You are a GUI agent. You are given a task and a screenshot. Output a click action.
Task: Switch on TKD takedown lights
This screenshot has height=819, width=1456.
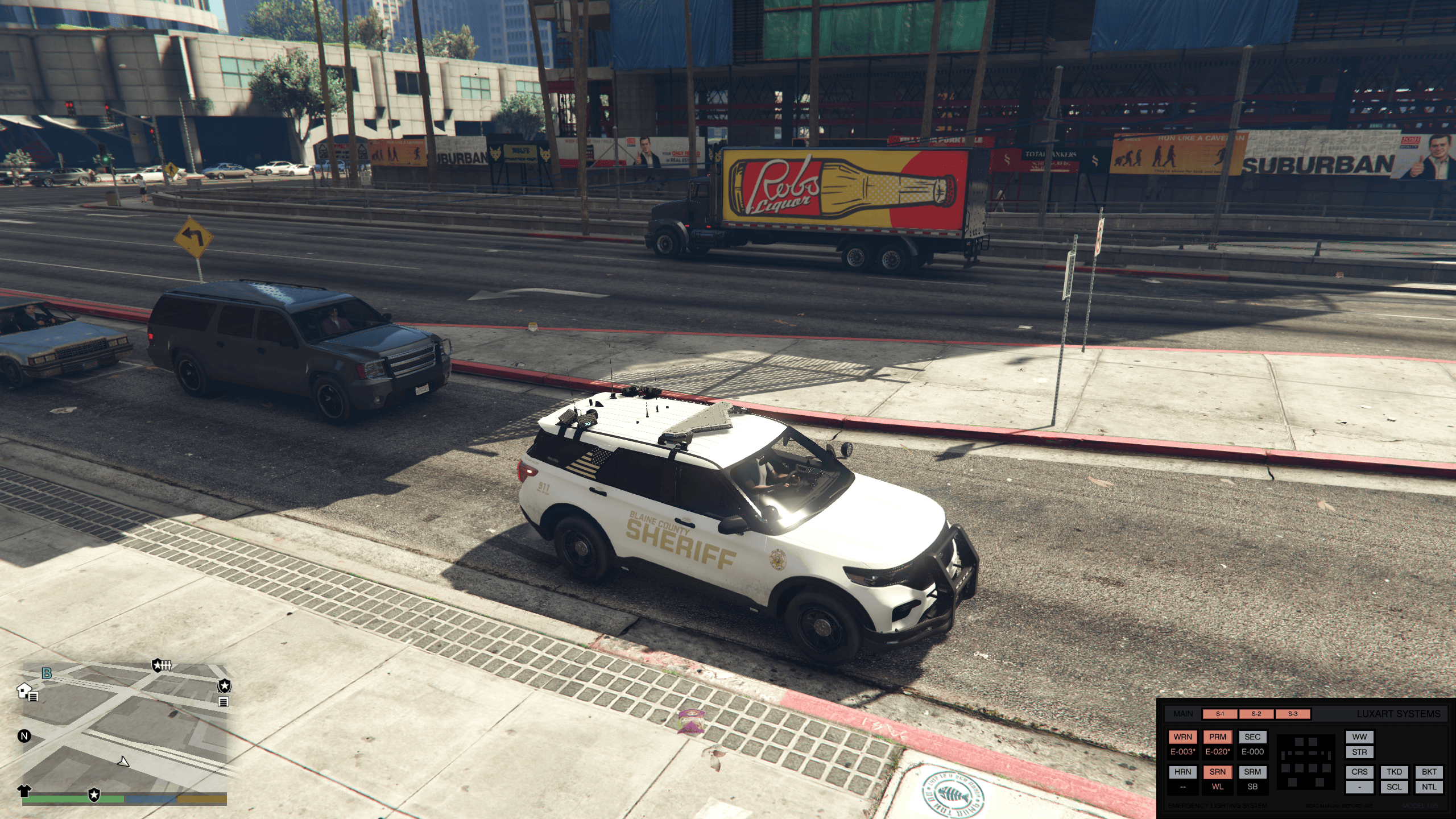click(1394, 772)
